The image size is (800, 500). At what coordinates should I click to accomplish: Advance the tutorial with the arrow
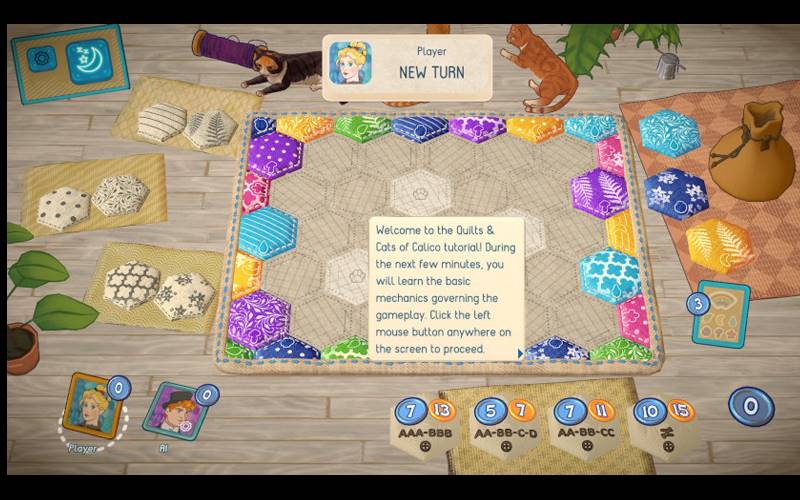click(519, 352)
